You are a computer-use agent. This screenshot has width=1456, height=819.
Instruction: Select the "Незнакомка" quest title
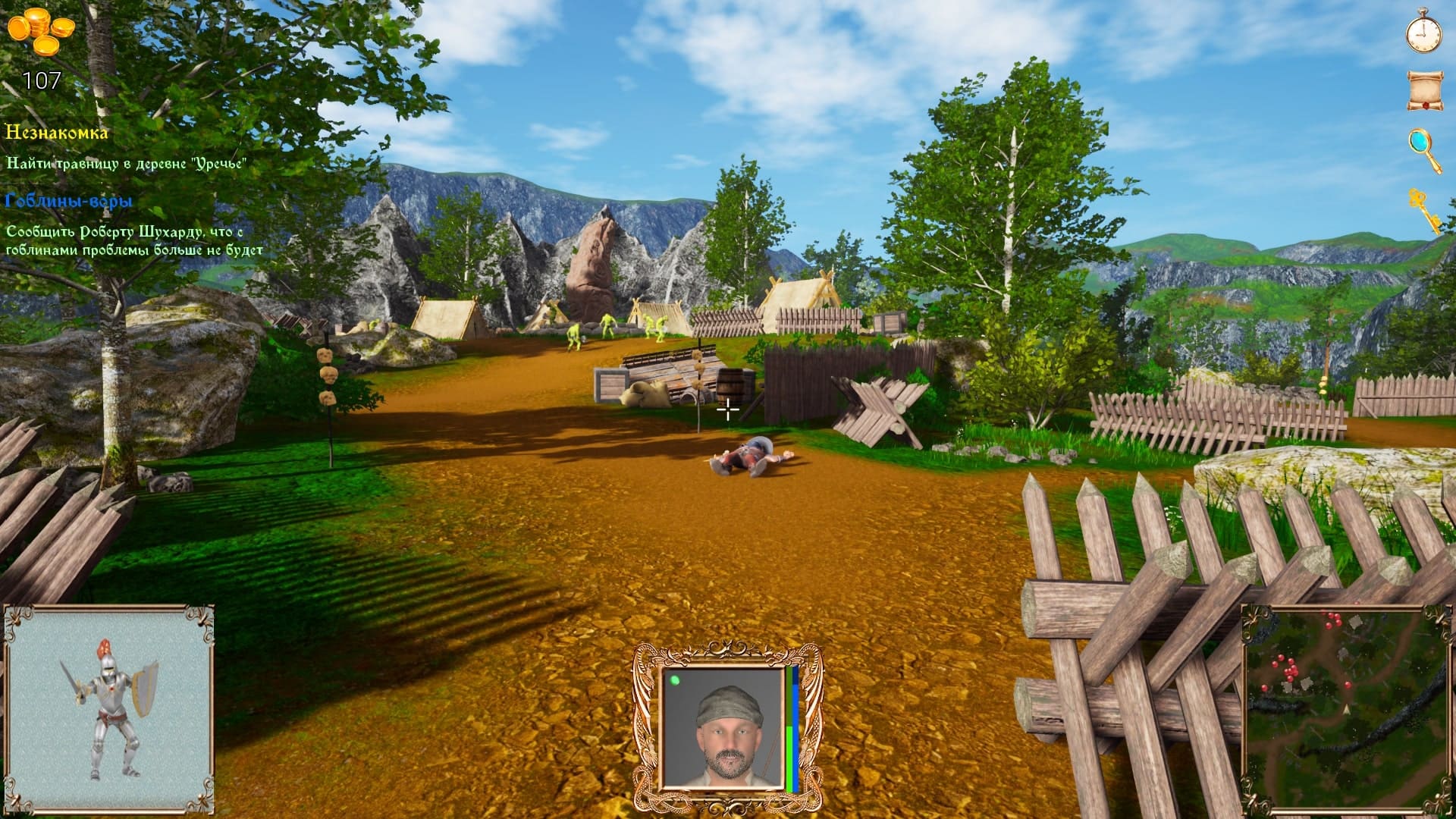(x=57, y=133)
